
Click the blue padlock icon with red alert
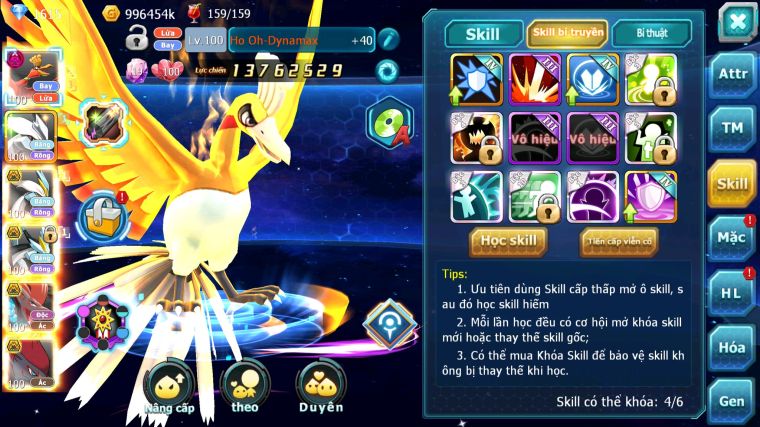(x=100, y=213)
